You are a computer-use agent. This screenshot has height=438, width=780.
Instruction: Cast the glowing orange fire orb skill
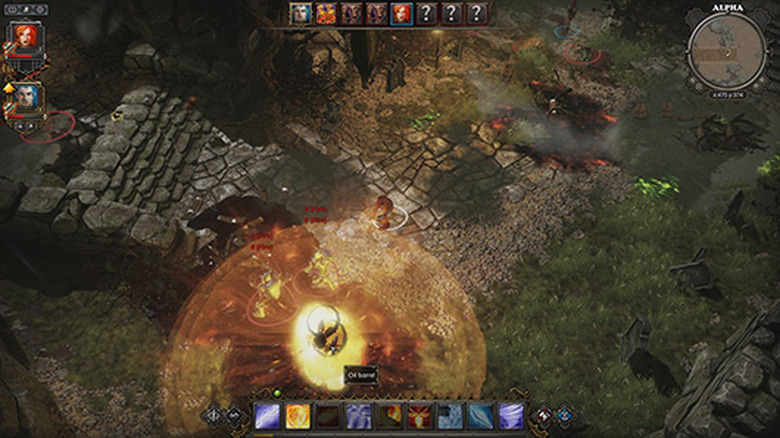297,416
